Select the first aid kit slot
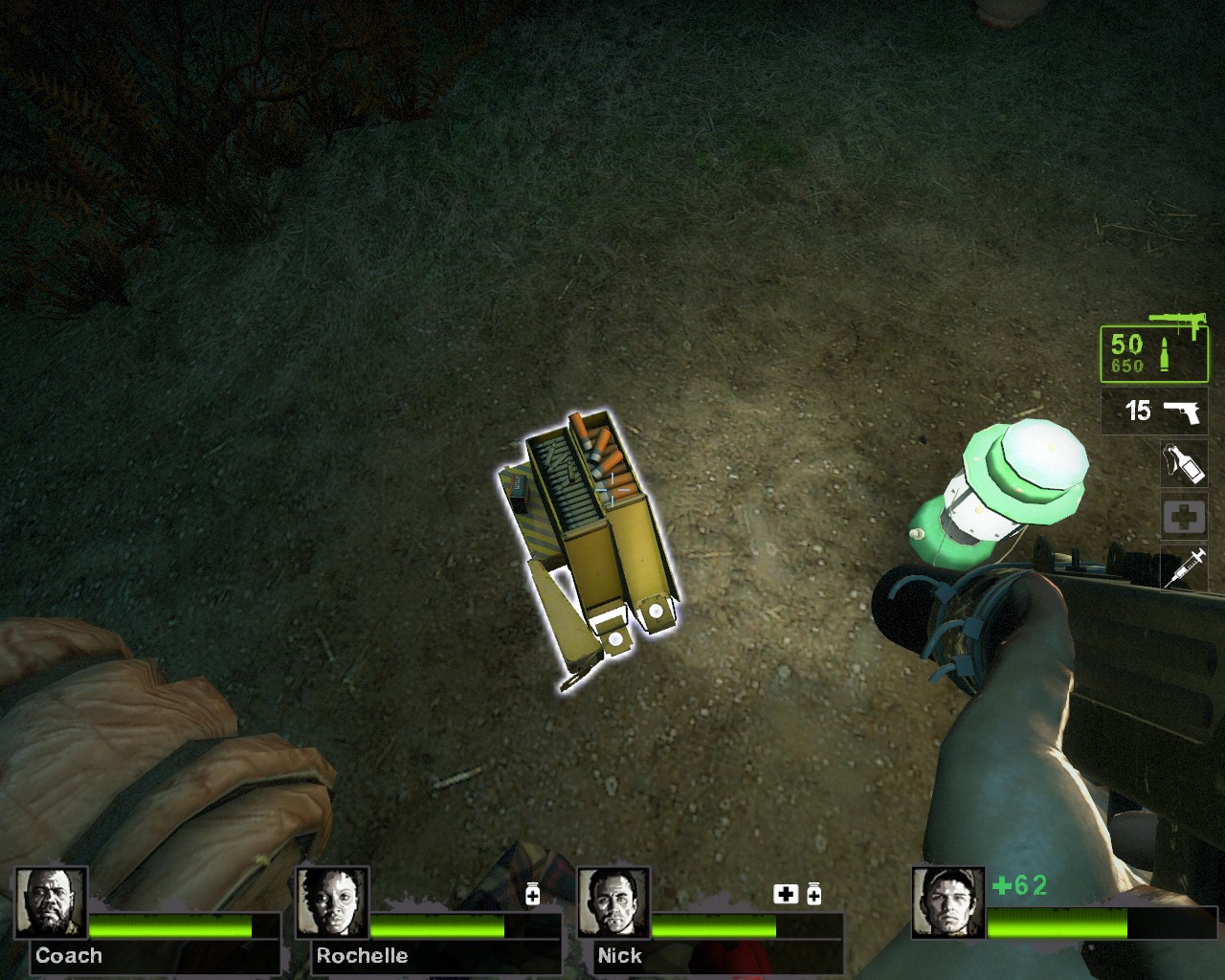Viewport: 1225px width, 980px height. pos(1184,518)
